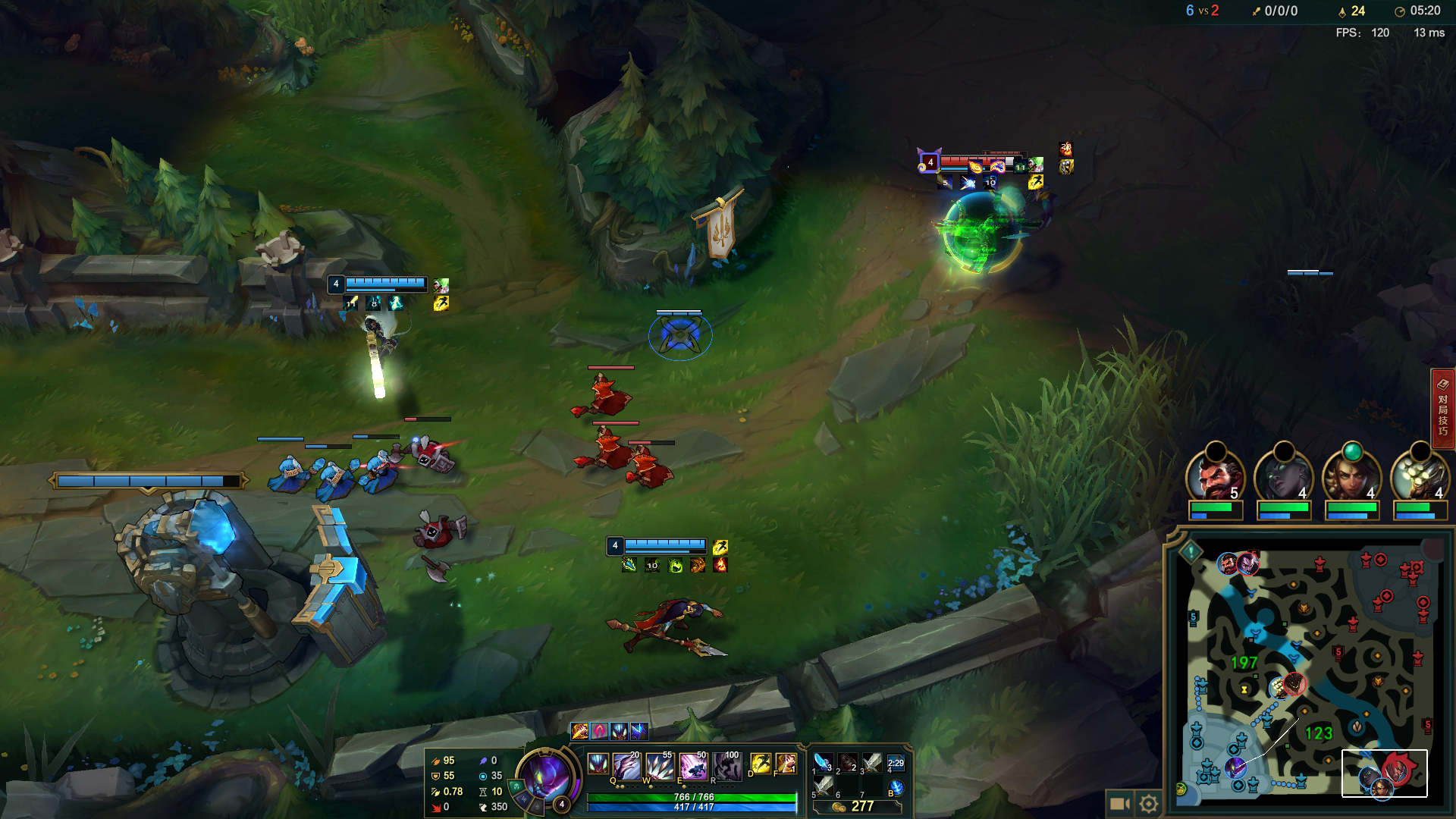Image resolution: width=1456 pixels, height=819 pixels.
Task: Click the diamond alert icon on the minimap corner
Action: [1191, 551]
